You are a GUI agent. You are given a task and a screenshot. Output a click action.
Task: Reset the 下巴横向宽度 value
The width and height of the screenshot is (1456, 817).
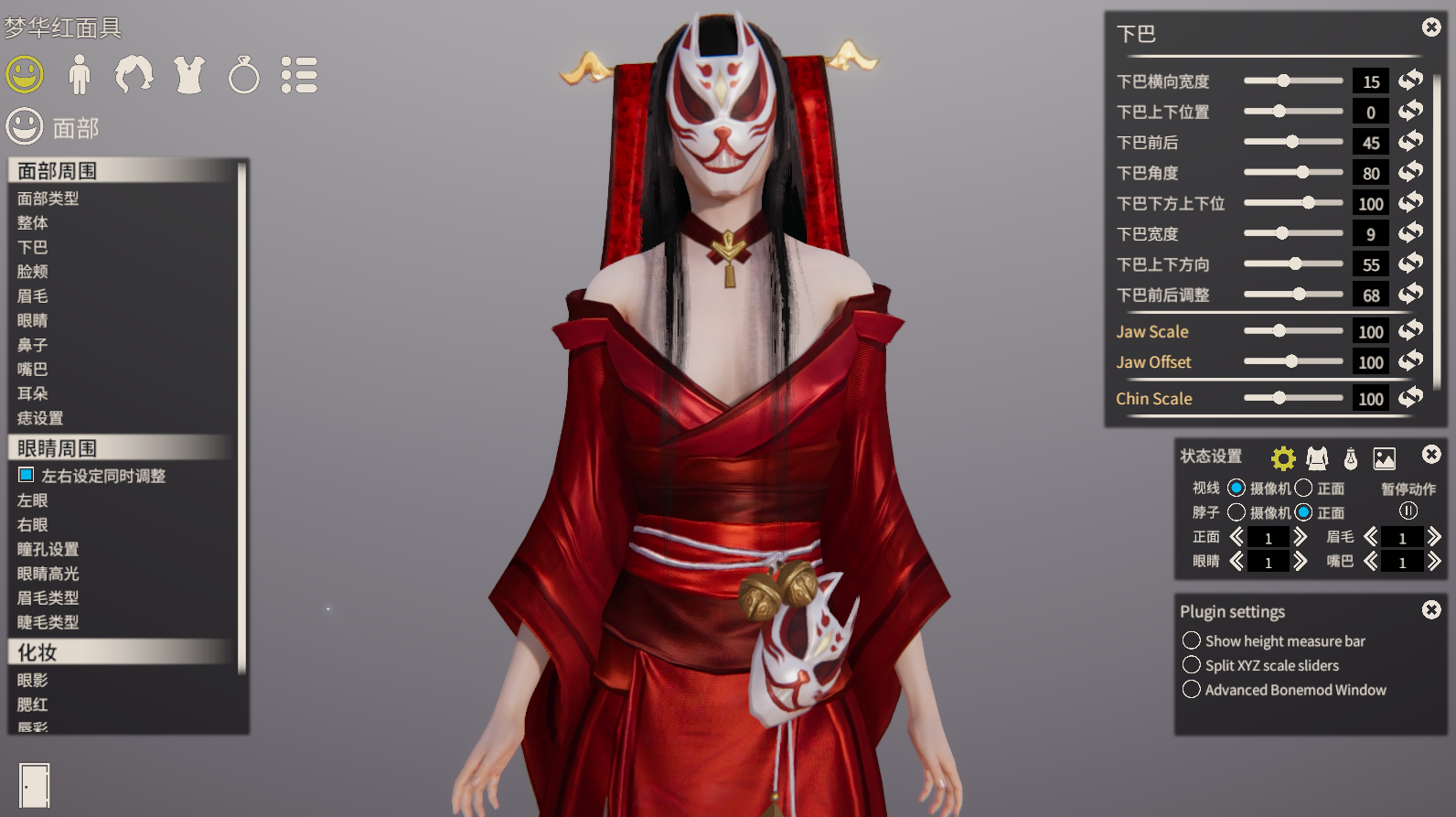1411,81
